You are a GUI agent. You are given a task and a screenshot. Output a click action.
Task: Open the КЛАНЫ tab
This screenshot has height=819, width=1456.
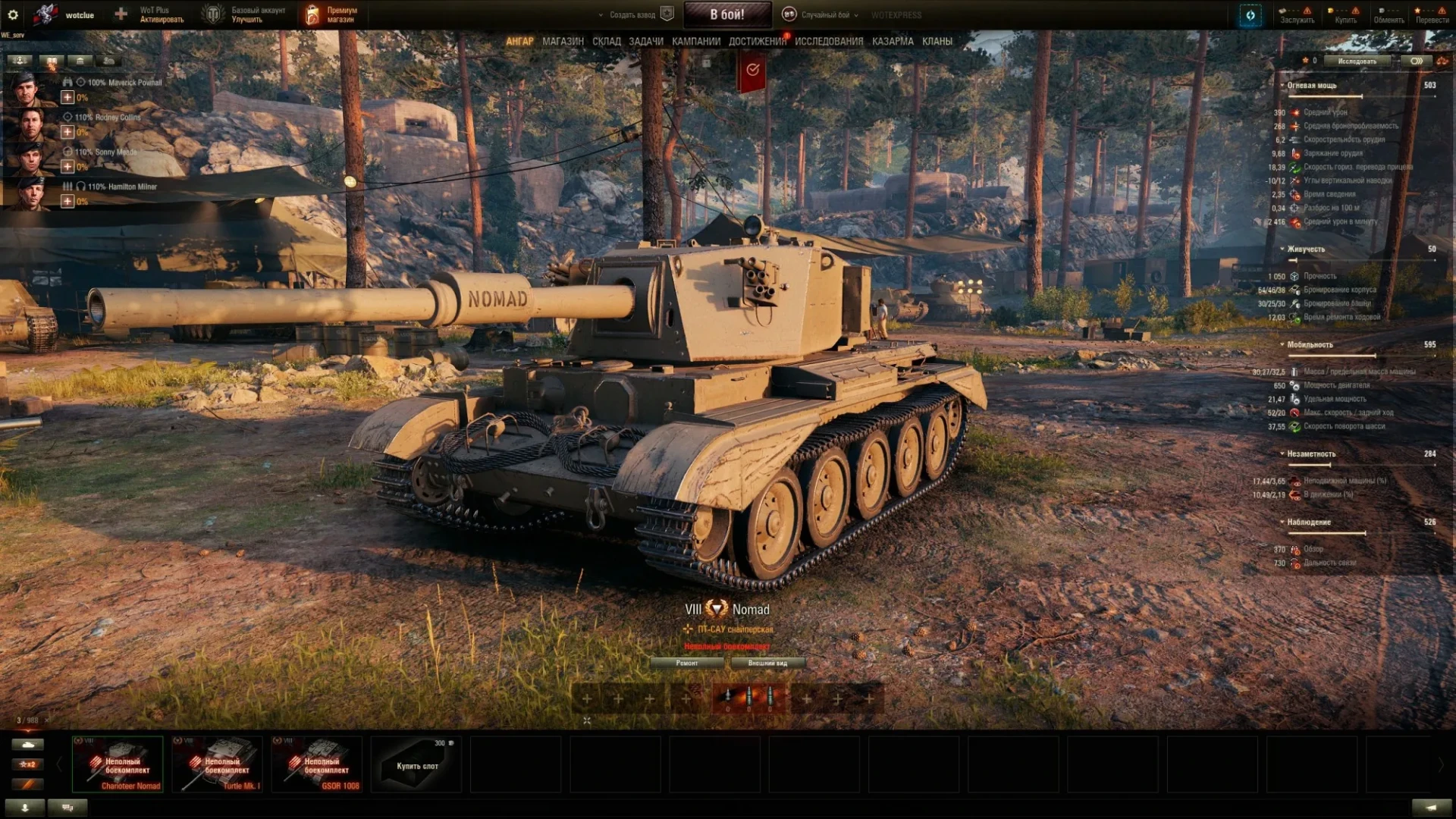click(937, 42)
